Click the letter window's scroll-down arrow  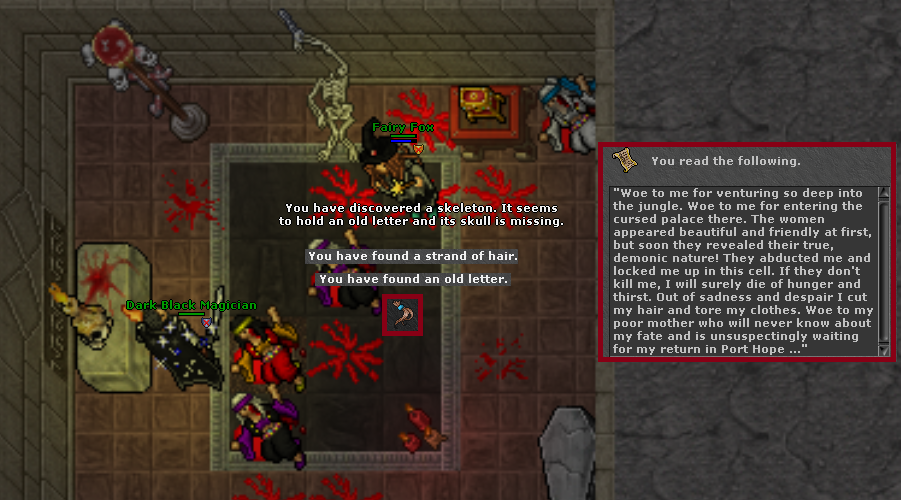click(883, 349)
